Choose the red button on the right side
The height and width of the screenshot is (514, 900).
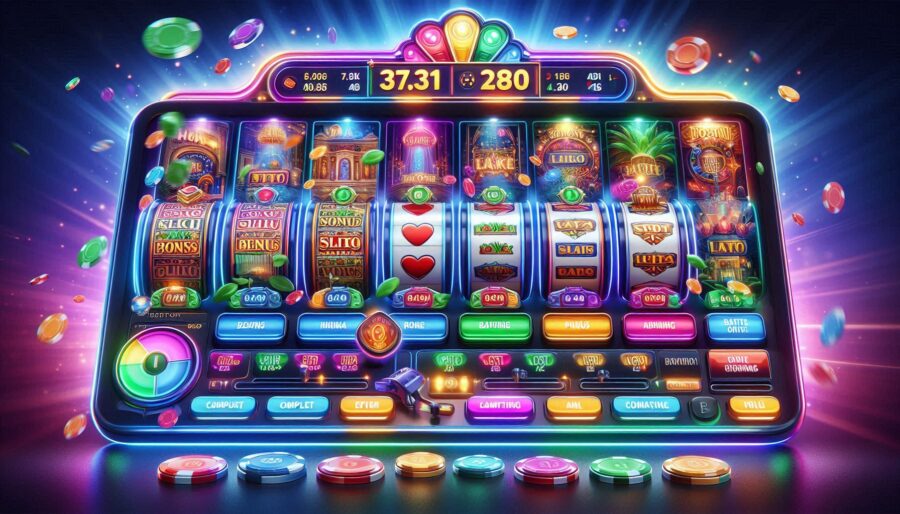click(x=737, y=364)
